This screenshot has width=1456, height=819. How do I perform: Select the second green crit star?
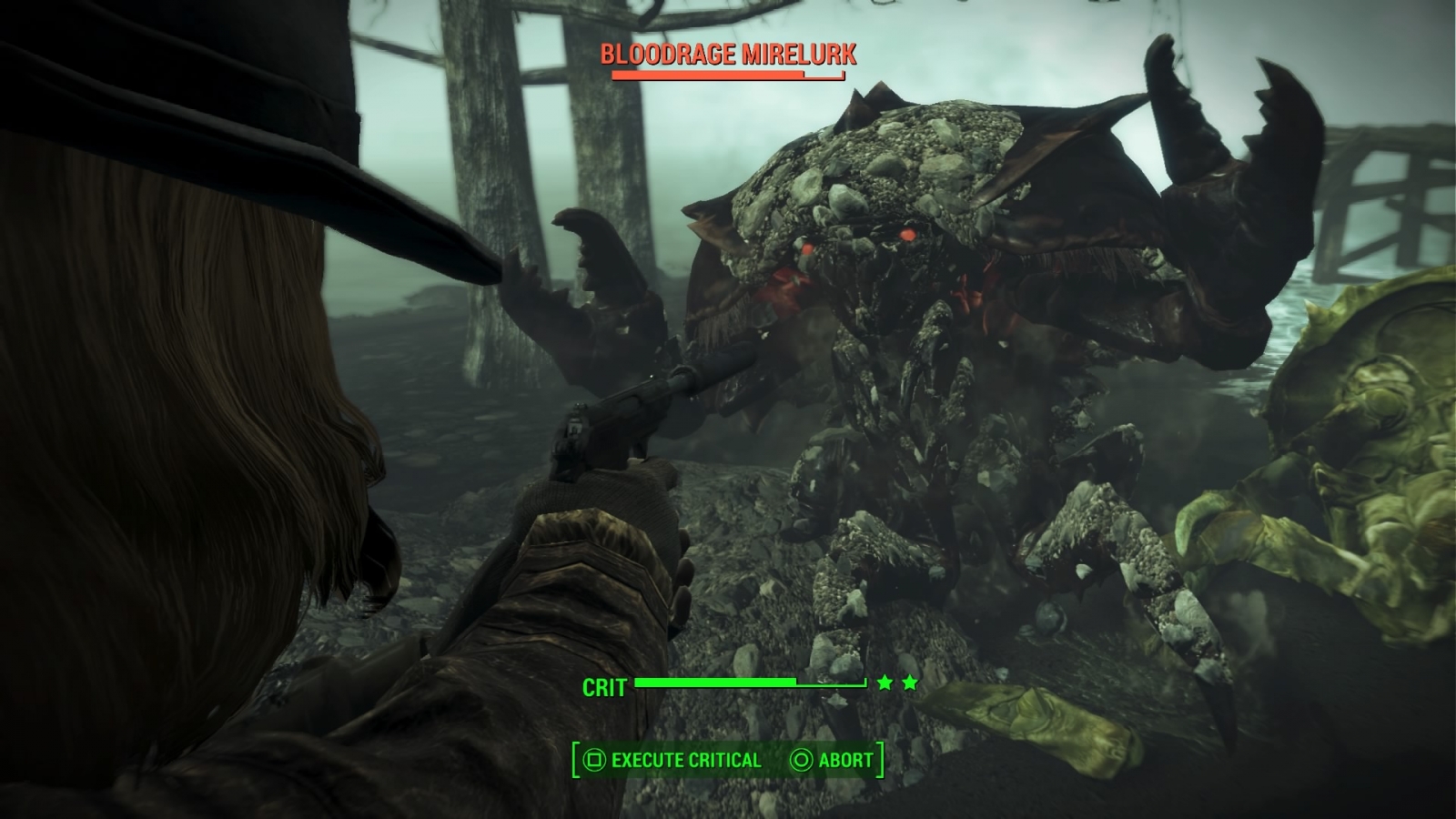911,683
